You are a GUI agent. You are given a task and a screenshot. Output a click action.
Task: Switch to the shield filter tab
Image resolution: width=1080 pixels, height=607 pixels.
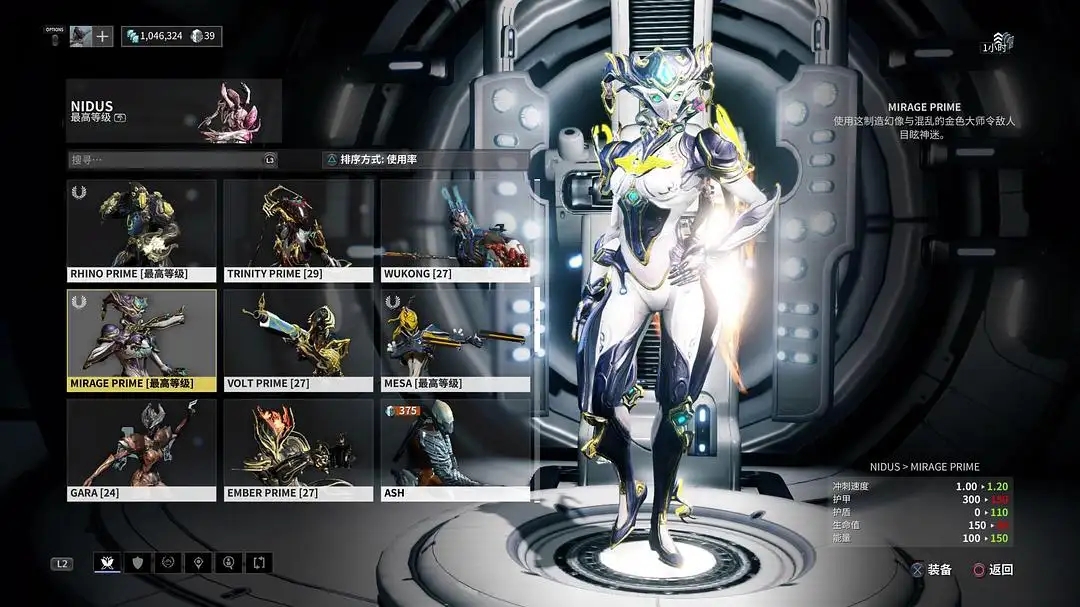[137, 563]
